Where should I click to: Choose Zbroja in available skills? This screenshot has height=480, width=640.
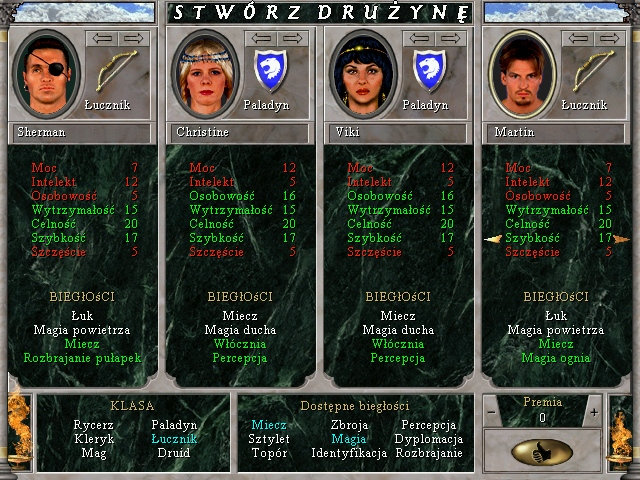click(x=348, y=425)
